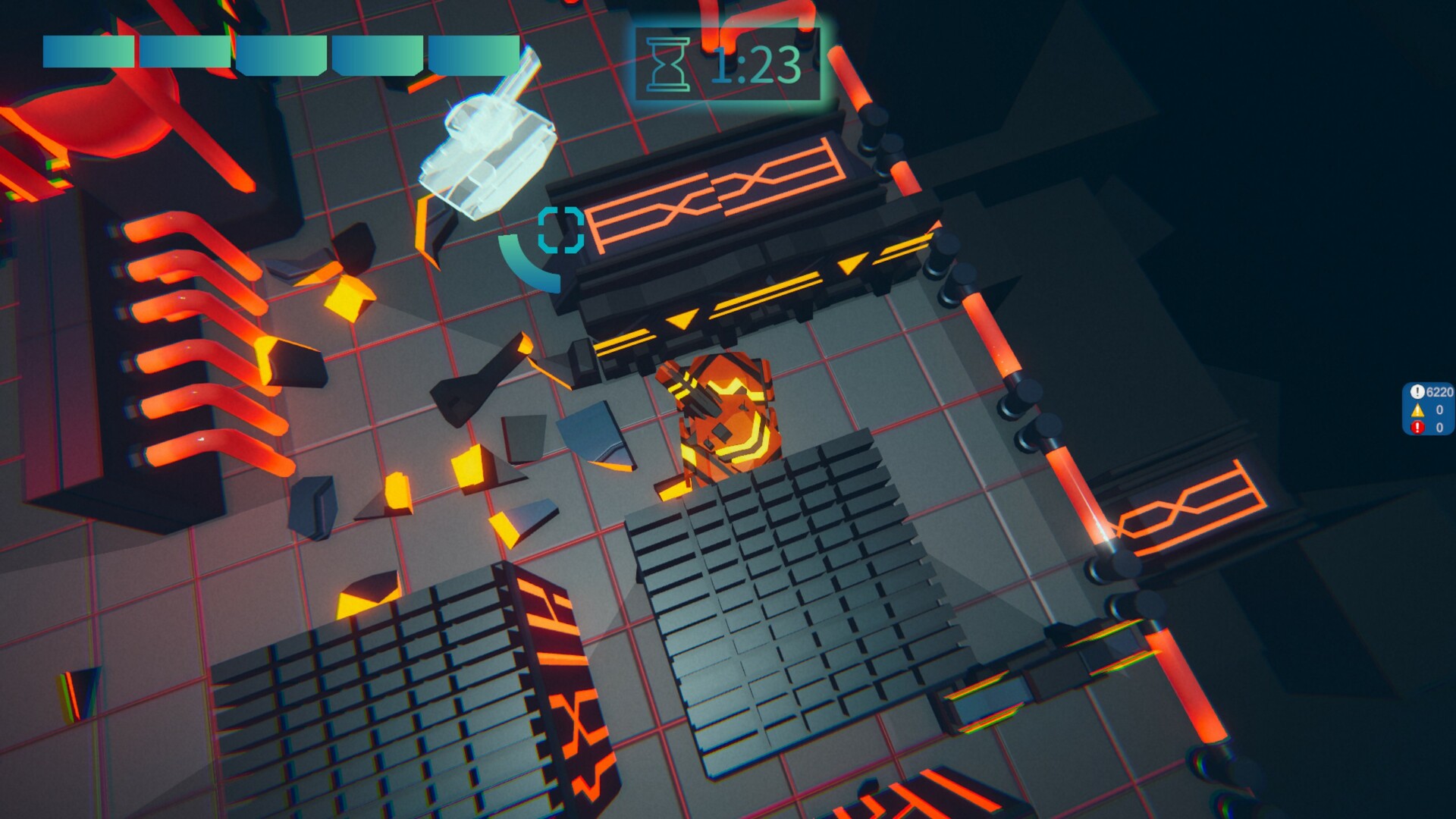
Task: Click the yellow warning triangle icon
Action: [x=1419, y=411]
